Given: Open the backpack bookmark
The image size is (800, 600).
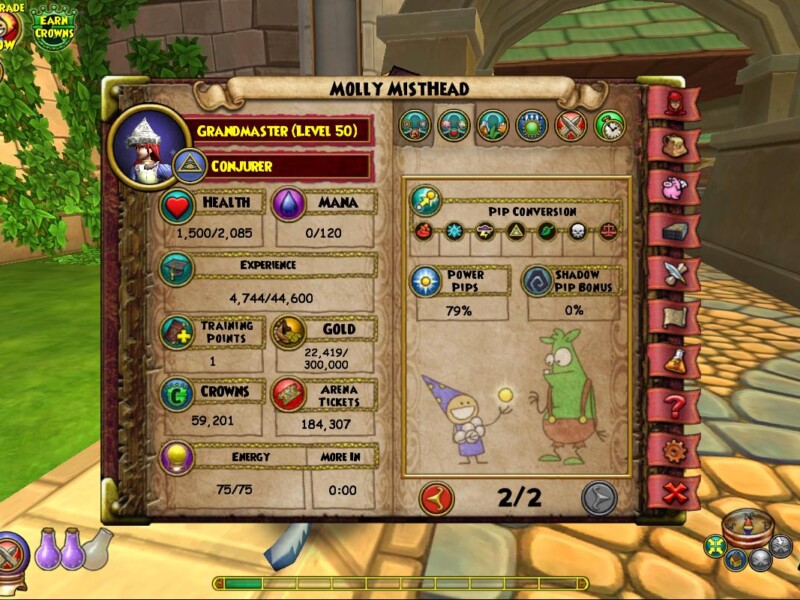Looking at the screenshot, I should (673, 145).
